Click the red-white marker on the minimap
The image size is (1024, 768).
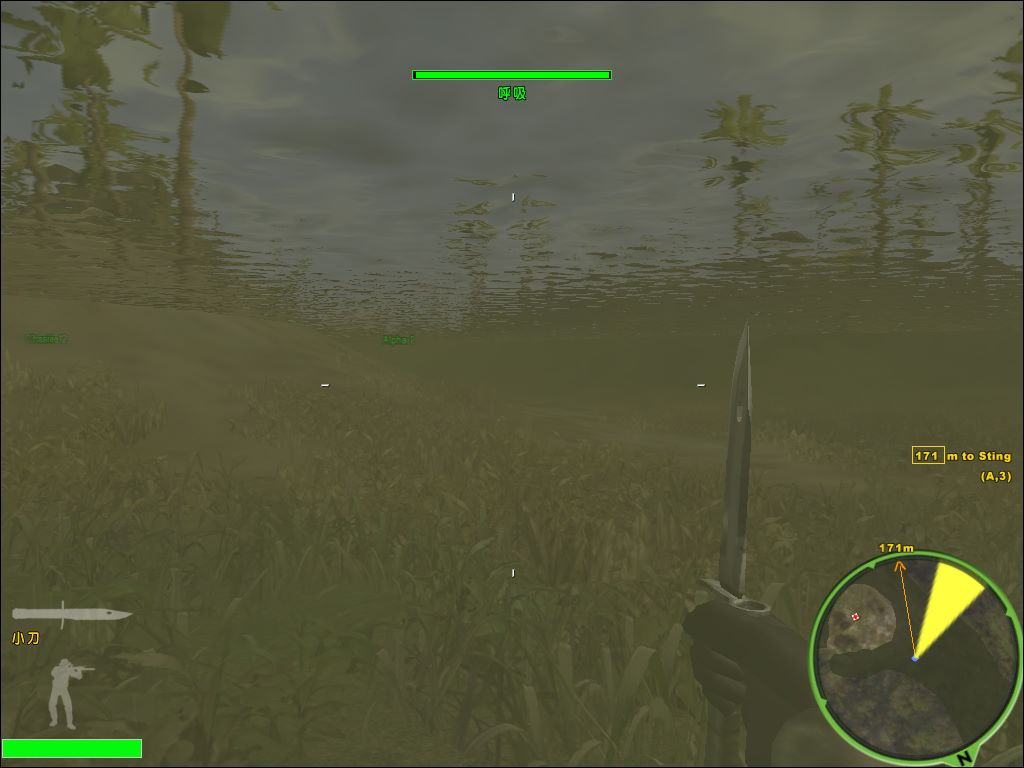[x=855, y=617]
